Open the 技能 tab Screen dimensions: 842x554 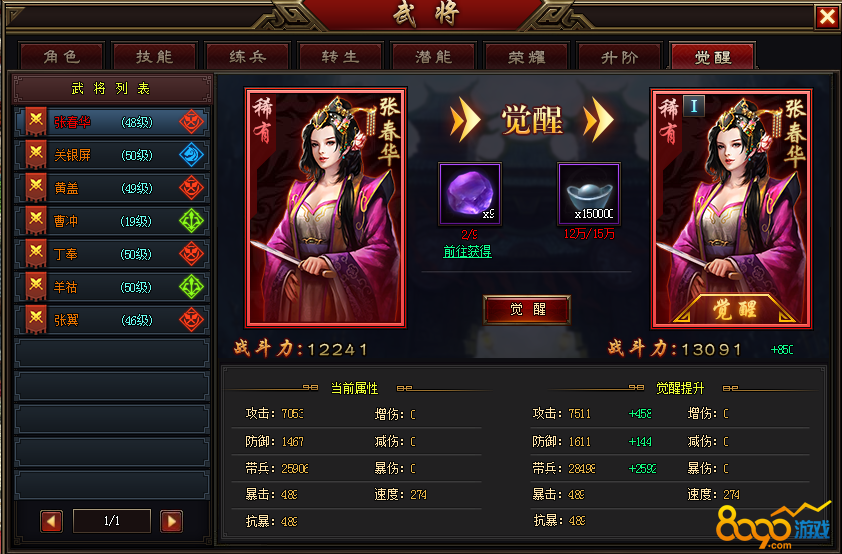click(x=153, y=57)
